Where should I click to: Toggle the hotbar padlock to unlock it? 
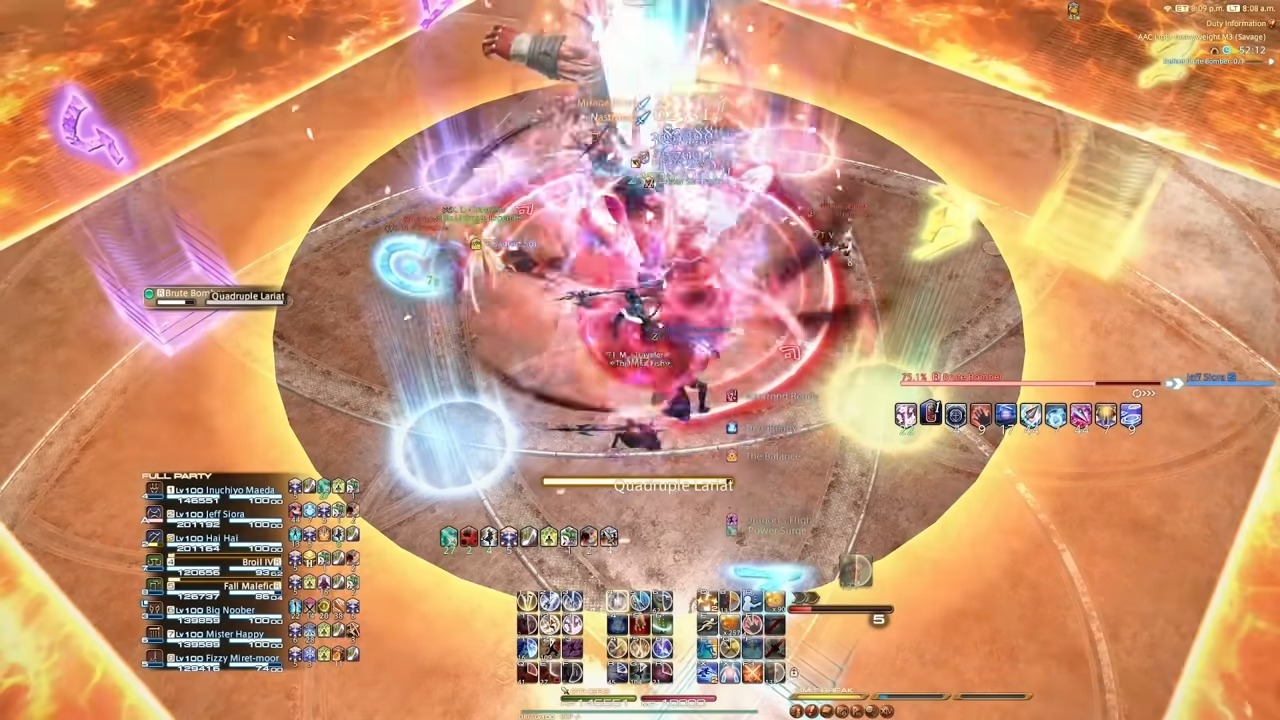click(x=794, y=673)
